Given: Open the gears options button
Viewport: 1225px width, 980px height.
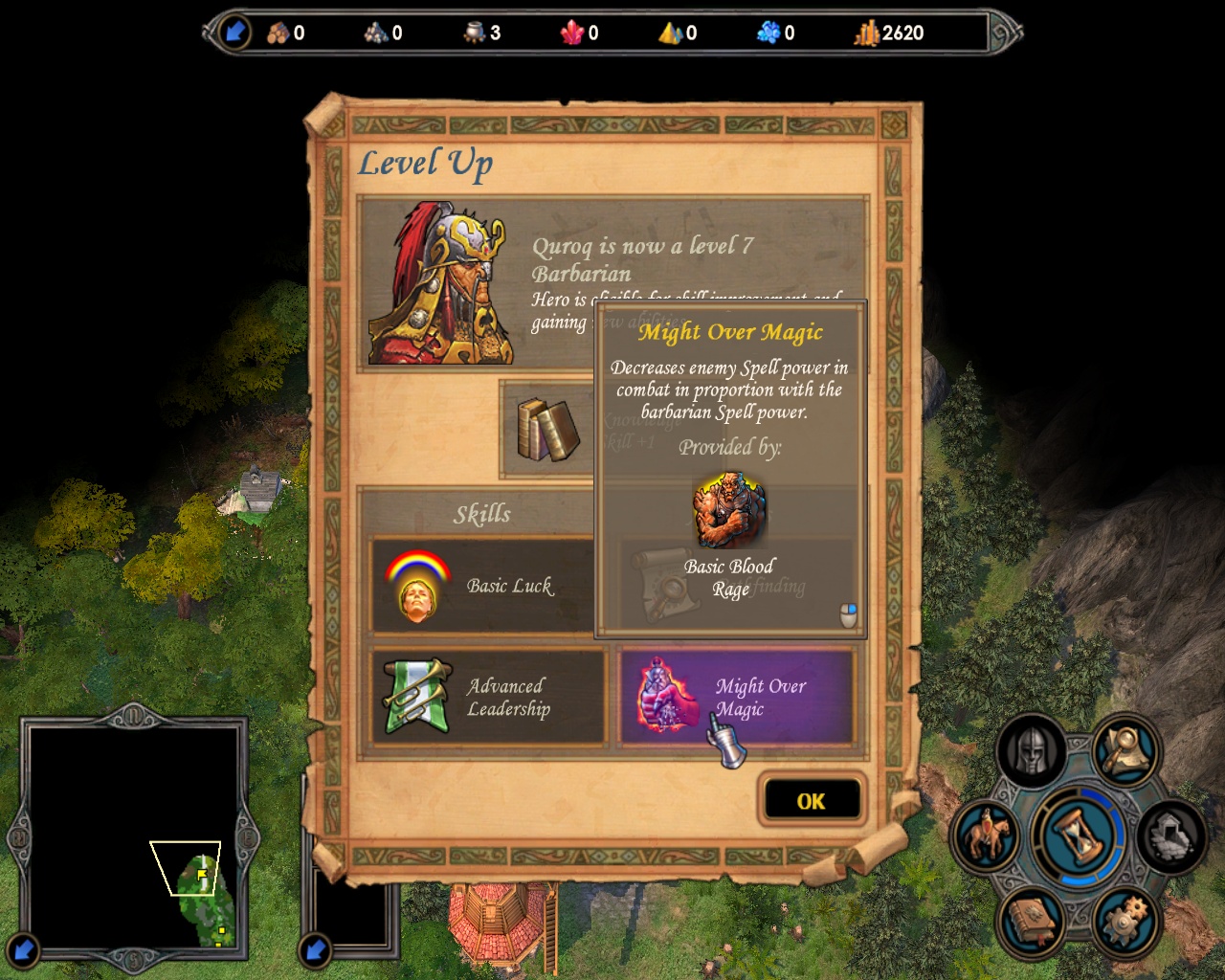Looking at the screenshot, I should tap(1125, 921).
